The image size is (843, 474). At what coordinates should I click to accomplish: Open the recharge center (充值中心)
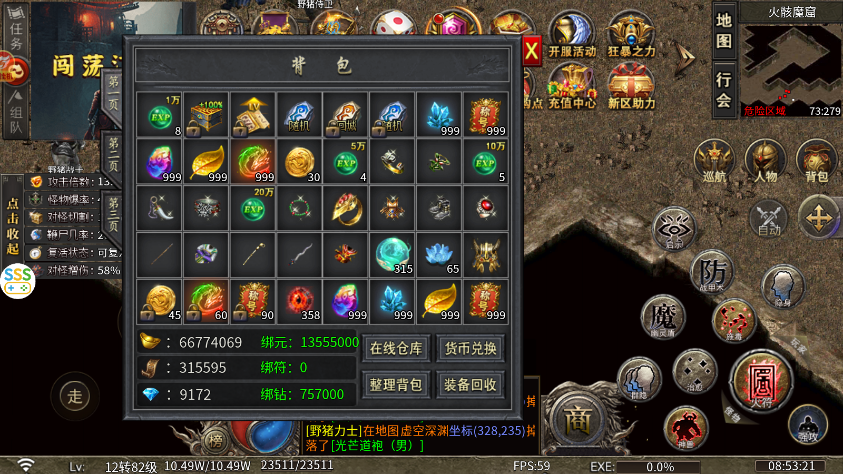572,84
